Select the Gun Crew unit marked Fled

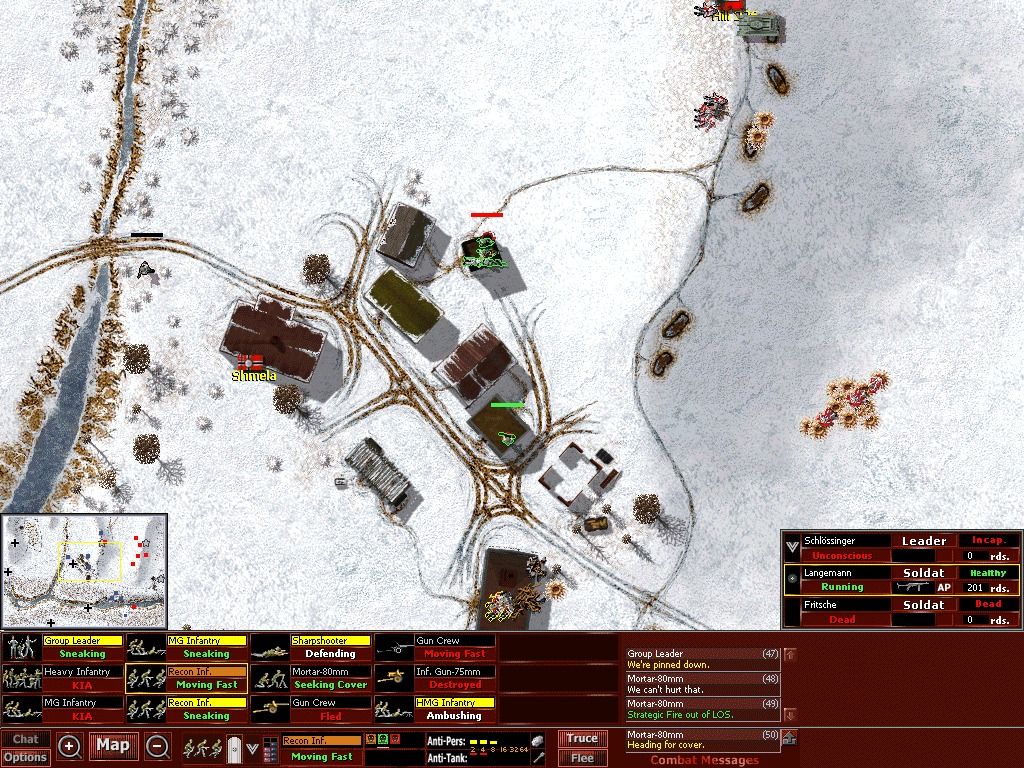point(311,709)
